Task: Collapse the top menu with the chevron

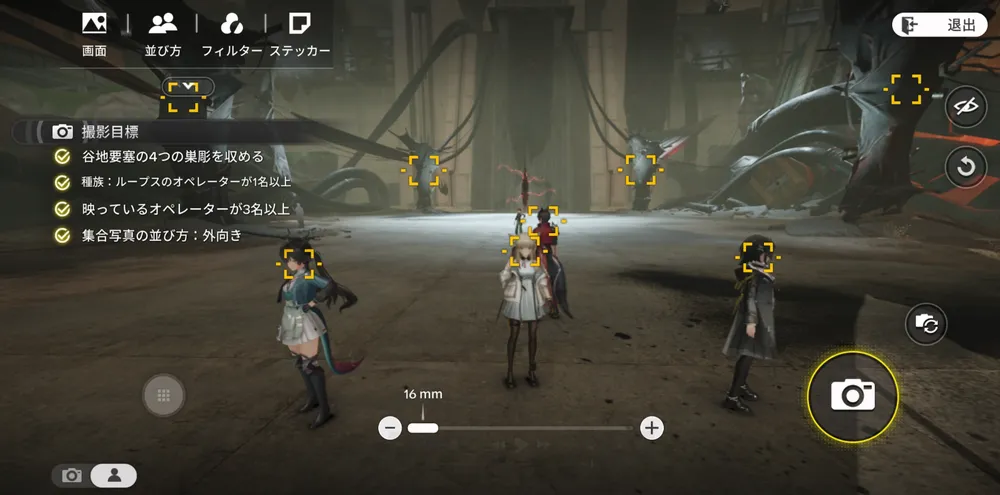Action: (188, 86)
